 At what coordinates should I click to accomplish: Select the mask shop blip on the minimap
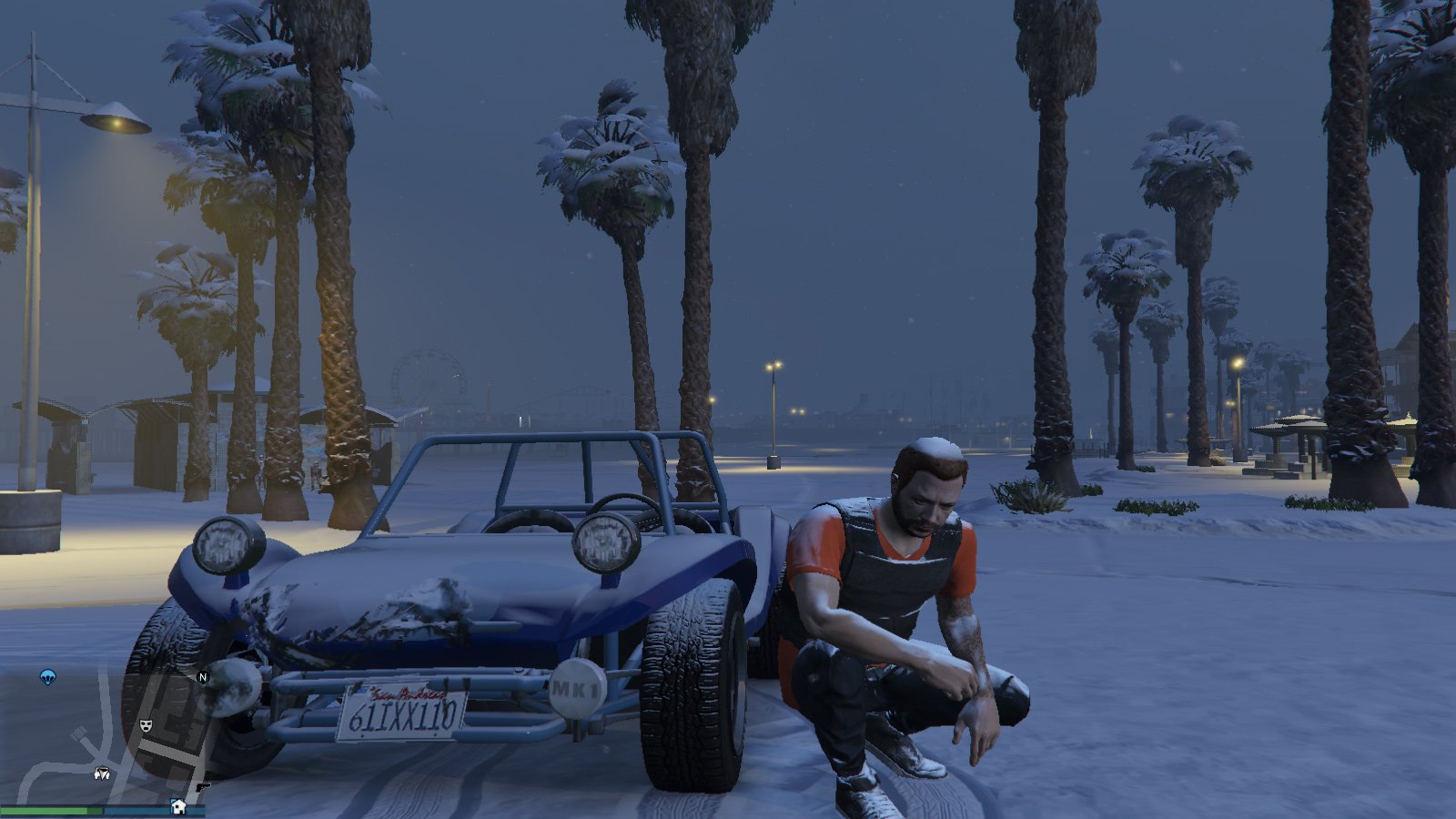coord(145,725)
